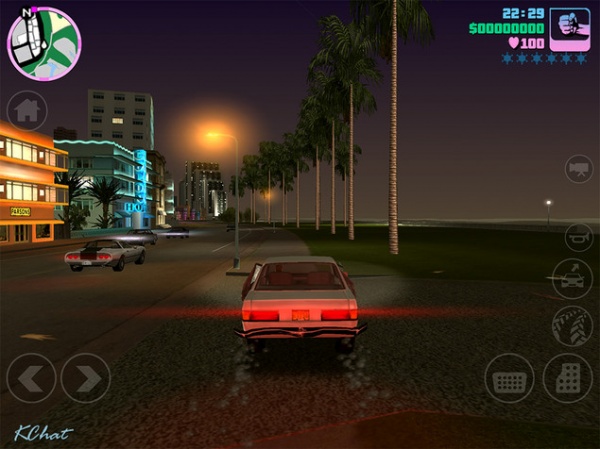Step on the accelerator pedal button
Screen dimensions: 600x449
click(x=567, y=378)
